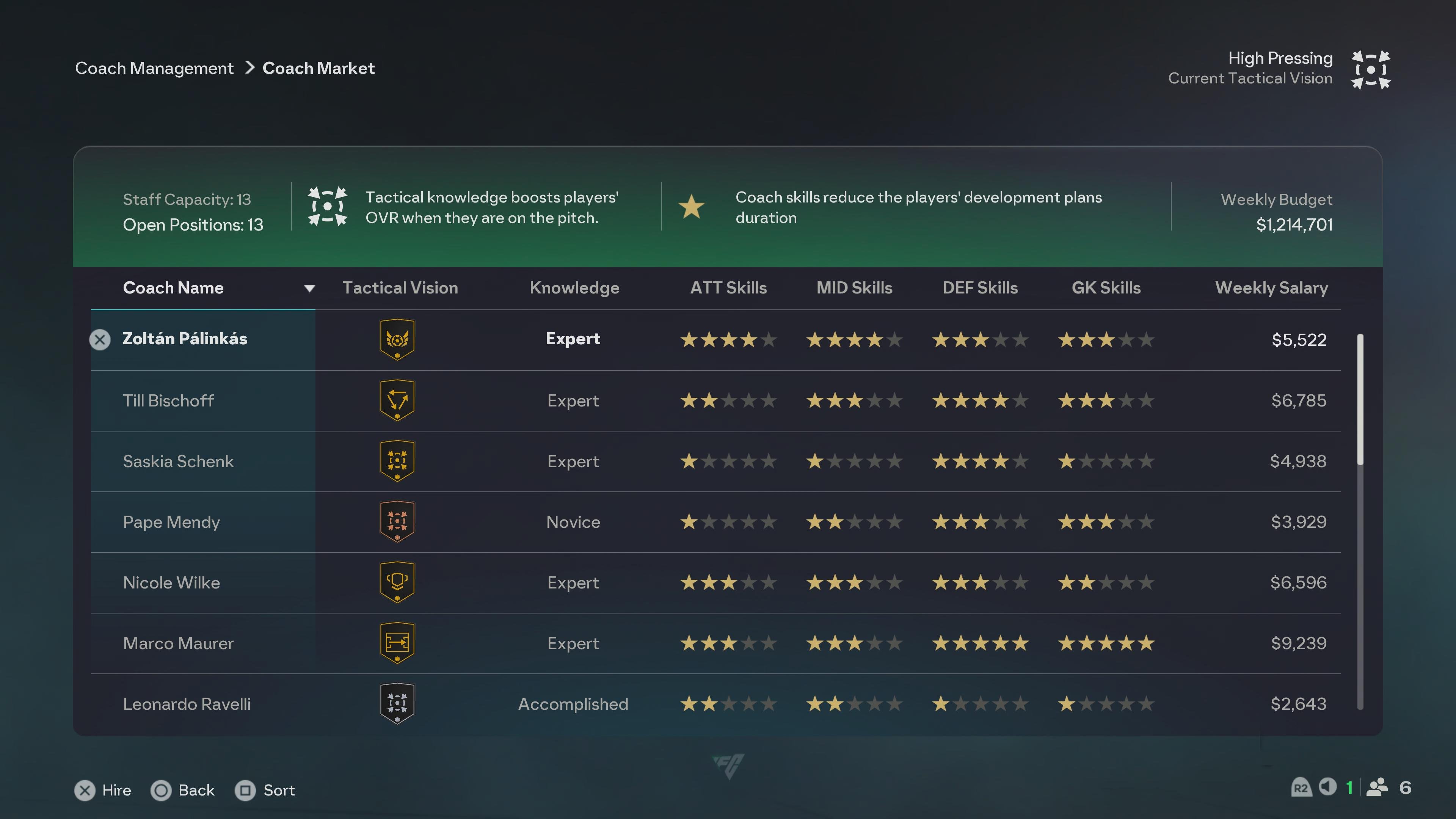The width and height of the screenshot is (1456, 819).
Task: Sort by the Weekly Salary column header
Action: pyautogui.click(x=1272, y=288)
